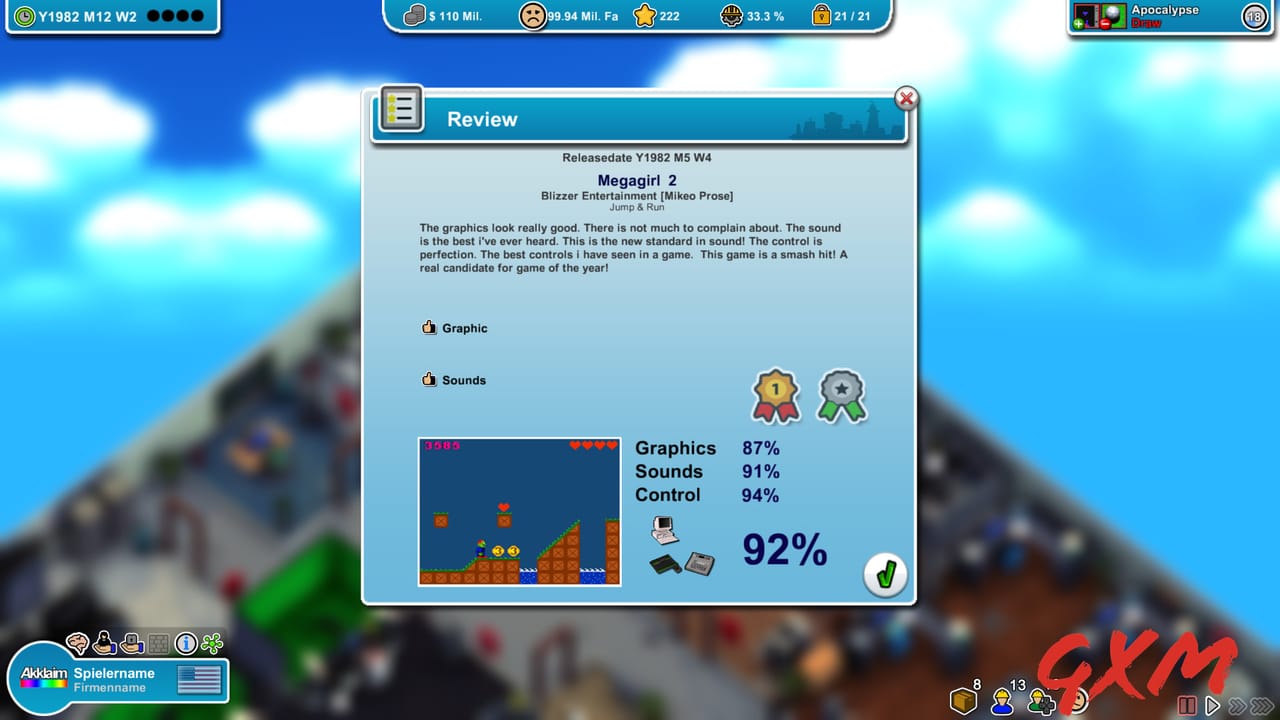Click the money coins icon showing $110 Mil
The width and height of the screenshot is (1280, 720).
(416, 15)
